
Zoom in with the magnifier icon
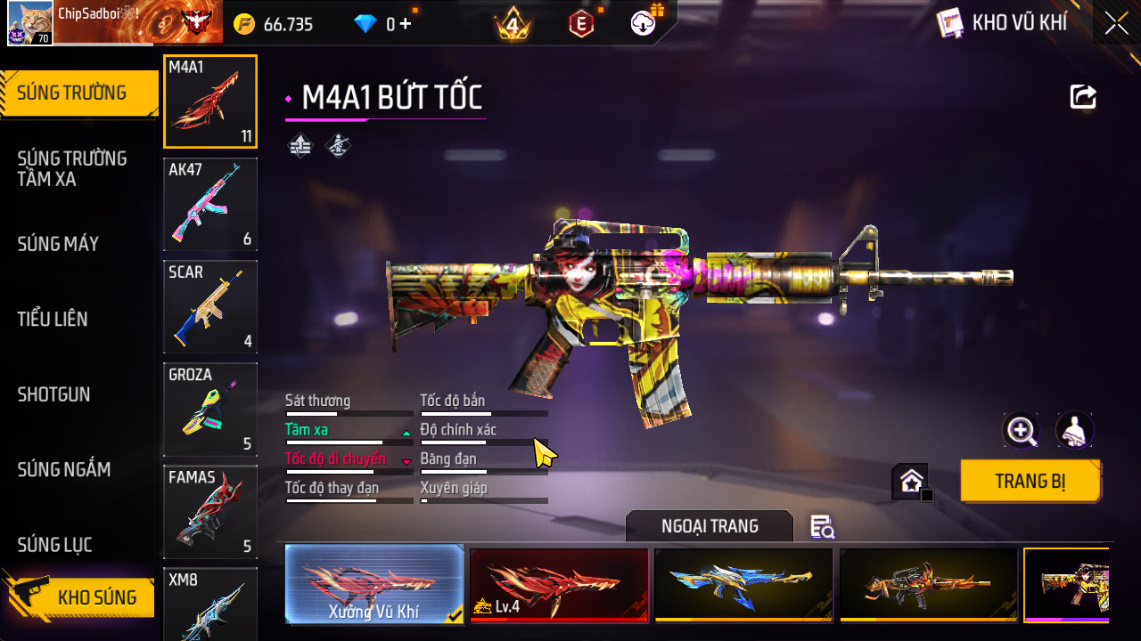coord(1021,431)
